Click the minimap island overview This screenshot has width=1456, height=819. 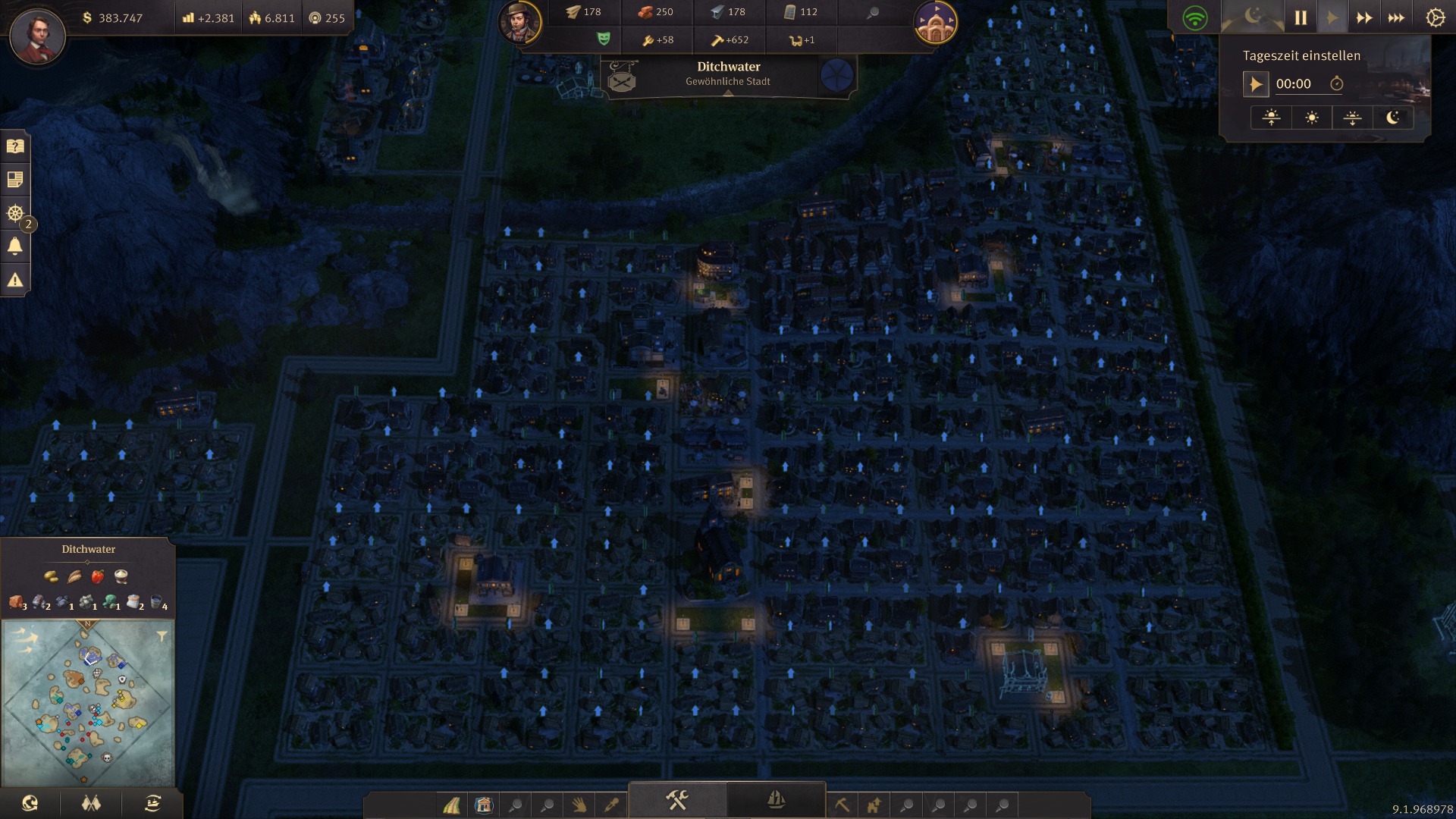[x=88, y=703]
